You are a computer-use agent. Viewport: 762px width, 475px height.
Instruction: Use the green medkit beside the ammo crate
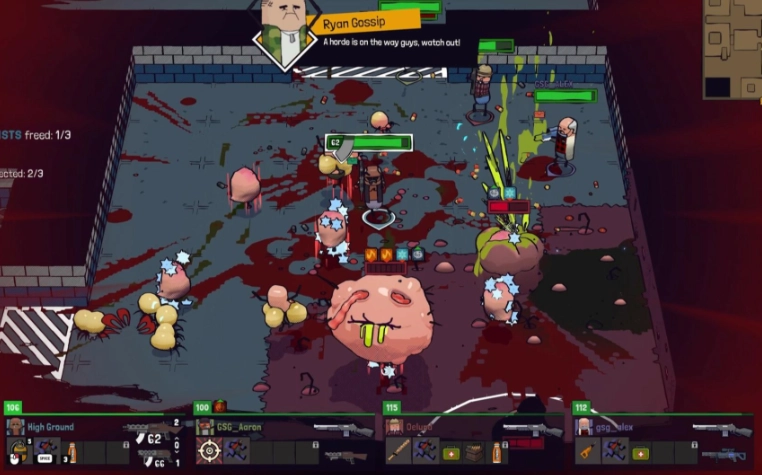coord(450,452)
